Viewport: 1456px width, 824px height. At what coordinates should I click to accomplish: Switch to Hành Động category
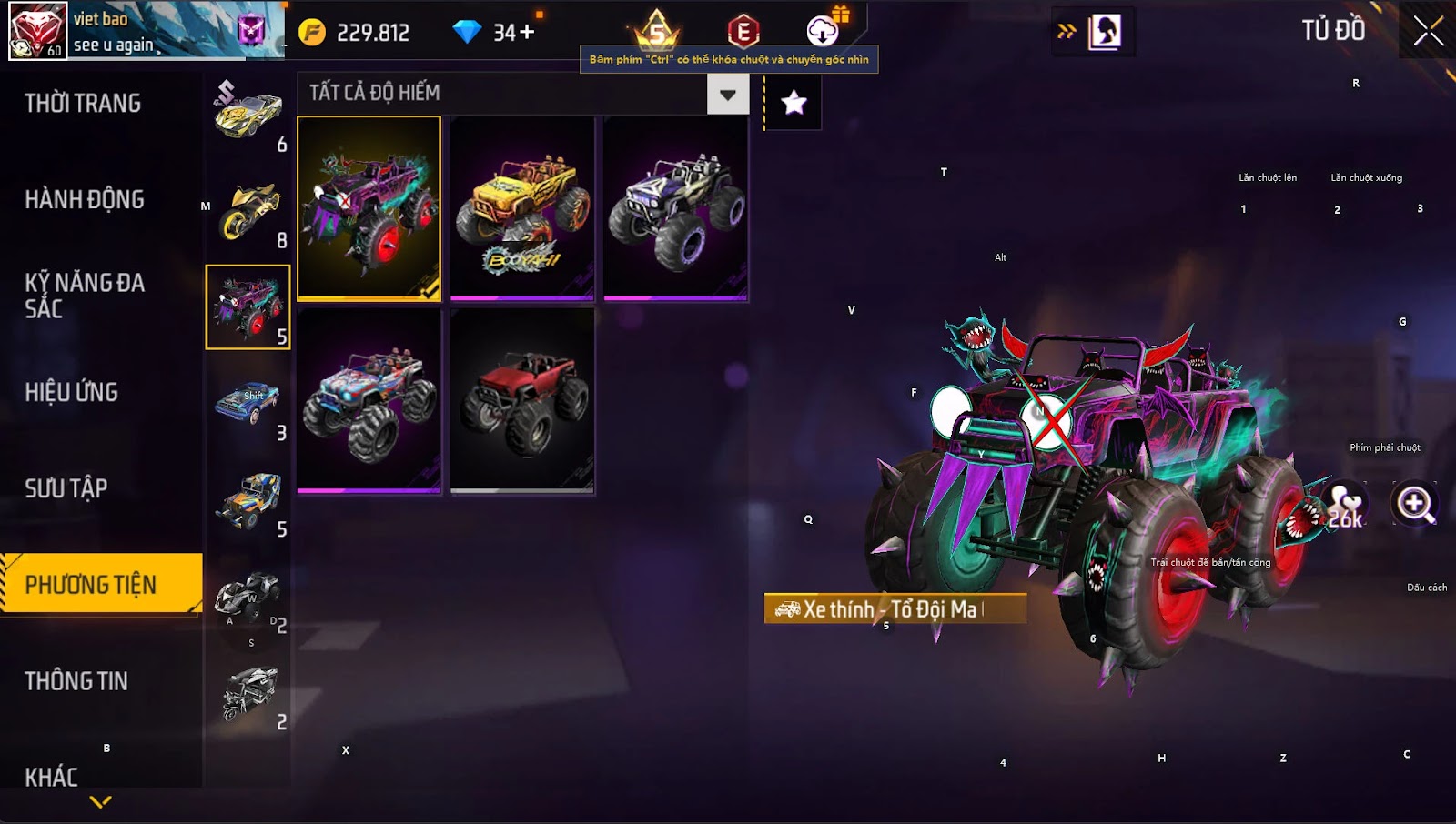click(x=85, y=200)
